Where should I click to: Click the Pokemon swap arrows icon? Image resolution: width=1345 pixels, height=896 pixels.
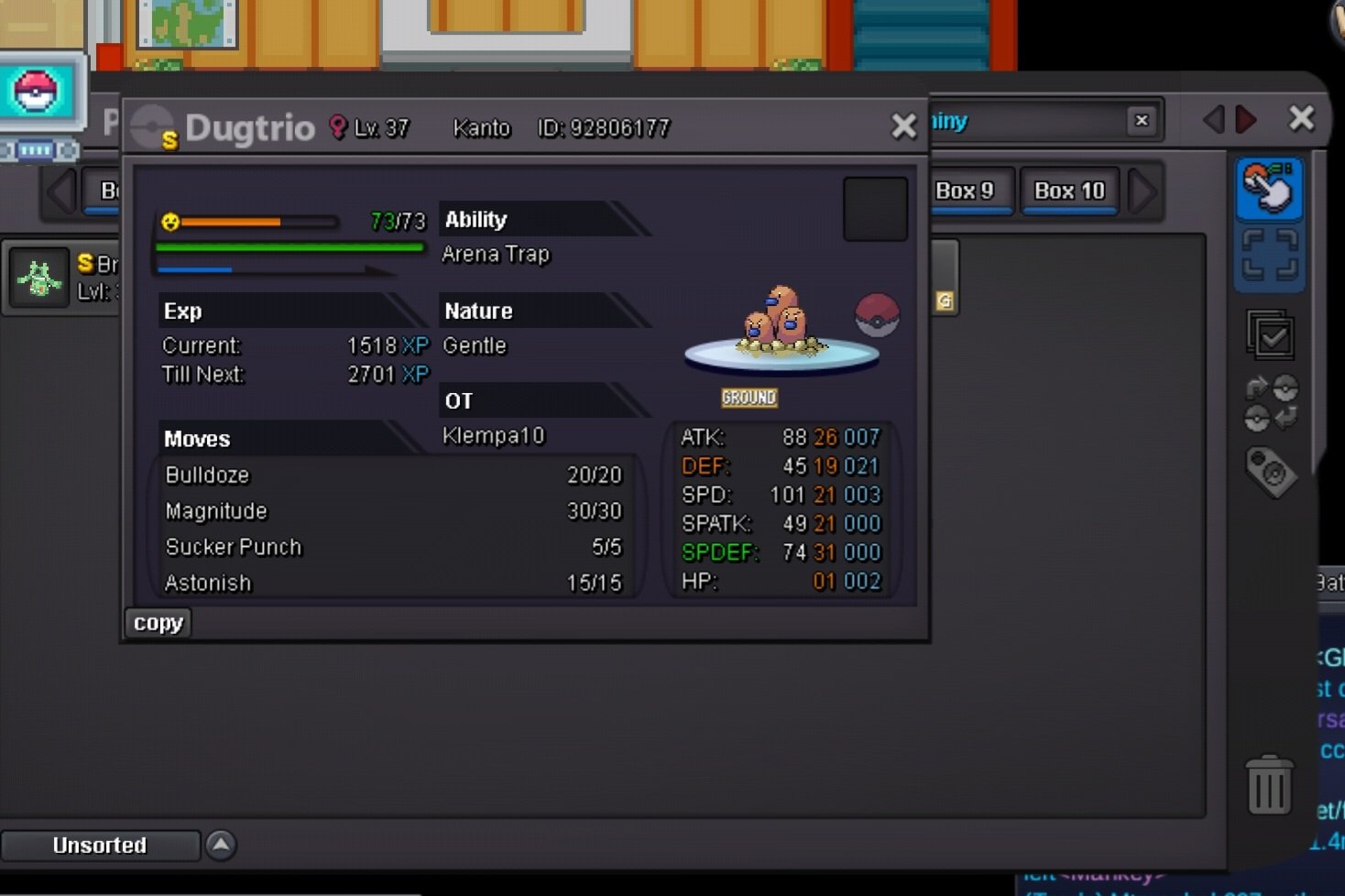pos(1271,403)
